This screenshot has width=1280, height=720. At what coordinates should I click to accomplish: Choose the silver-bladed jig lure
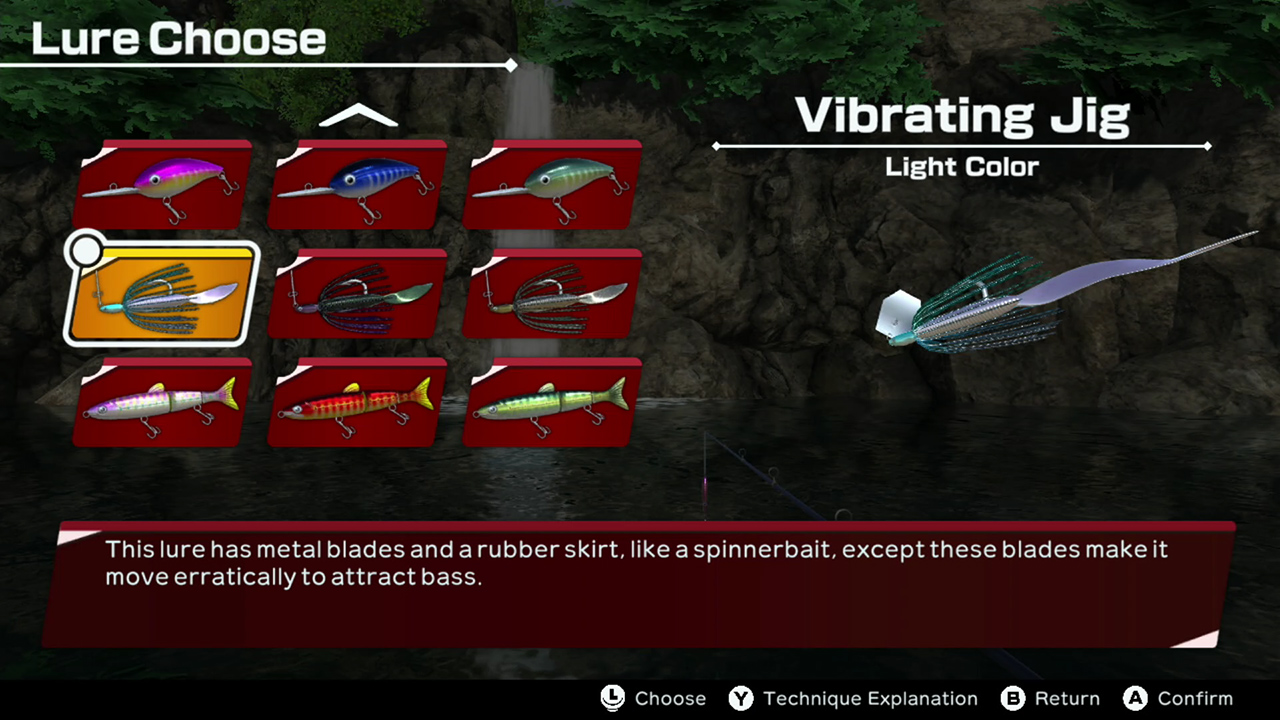551,293
